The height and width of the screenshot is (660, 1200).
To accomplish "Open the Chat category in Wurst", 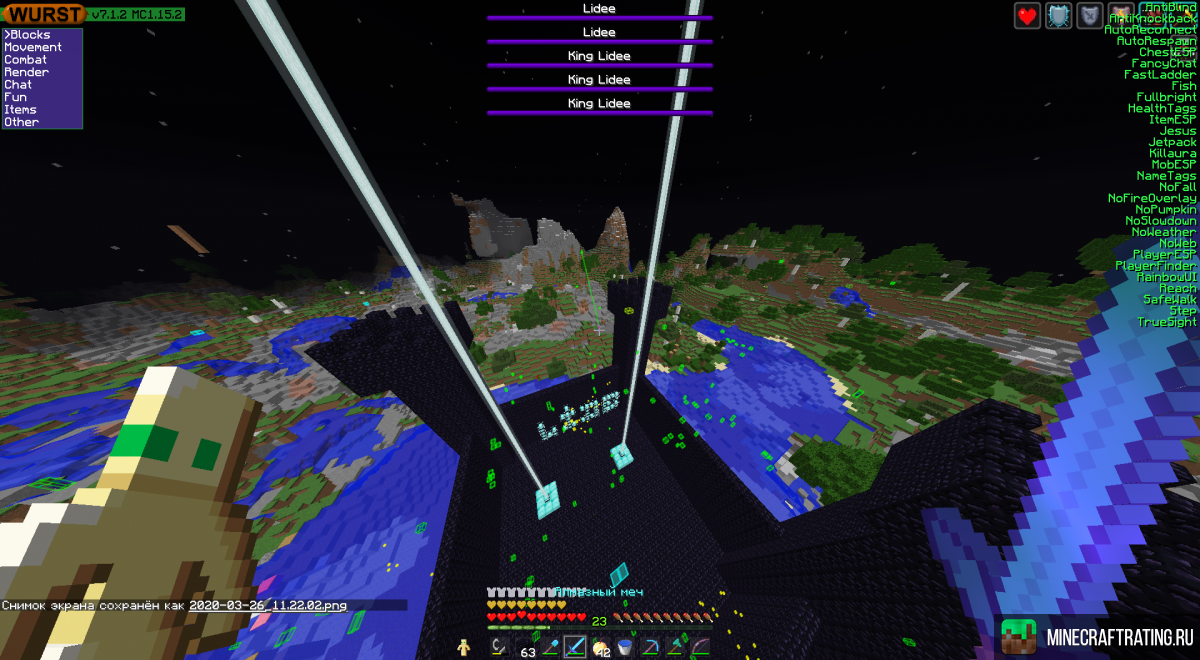I will point(18,85).
